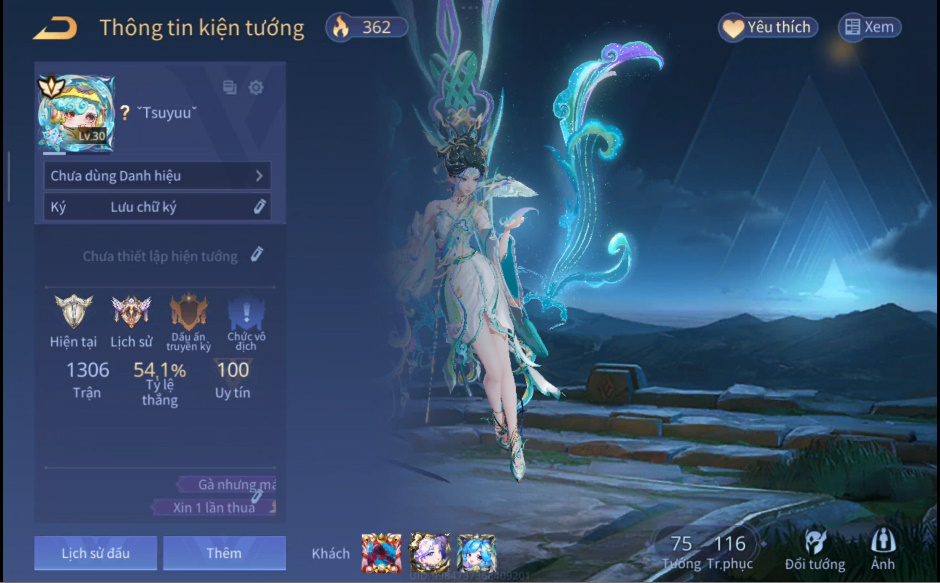This screenshot has width=940, height=583.
Task: Click the Thêm button
Action: 224,553
